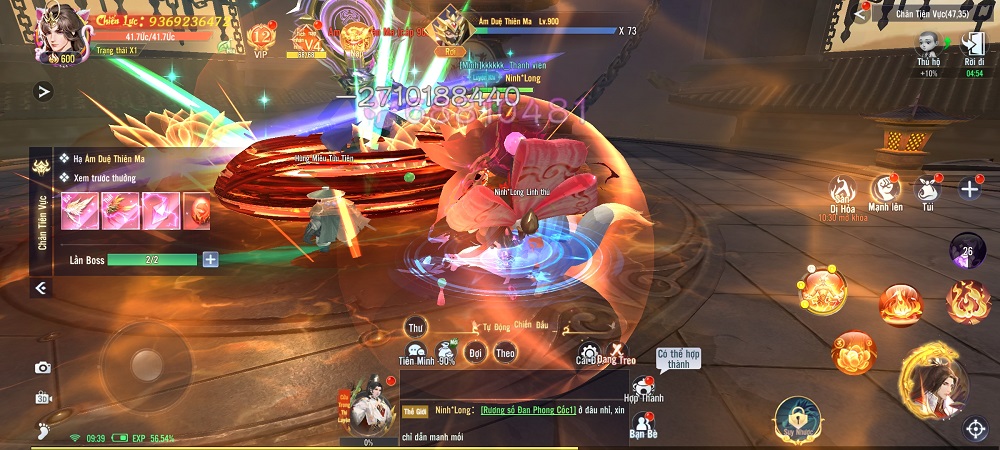Leave the dungeon with Rời đi
The height and width of the screenshot is (450, 1000).
974,48
